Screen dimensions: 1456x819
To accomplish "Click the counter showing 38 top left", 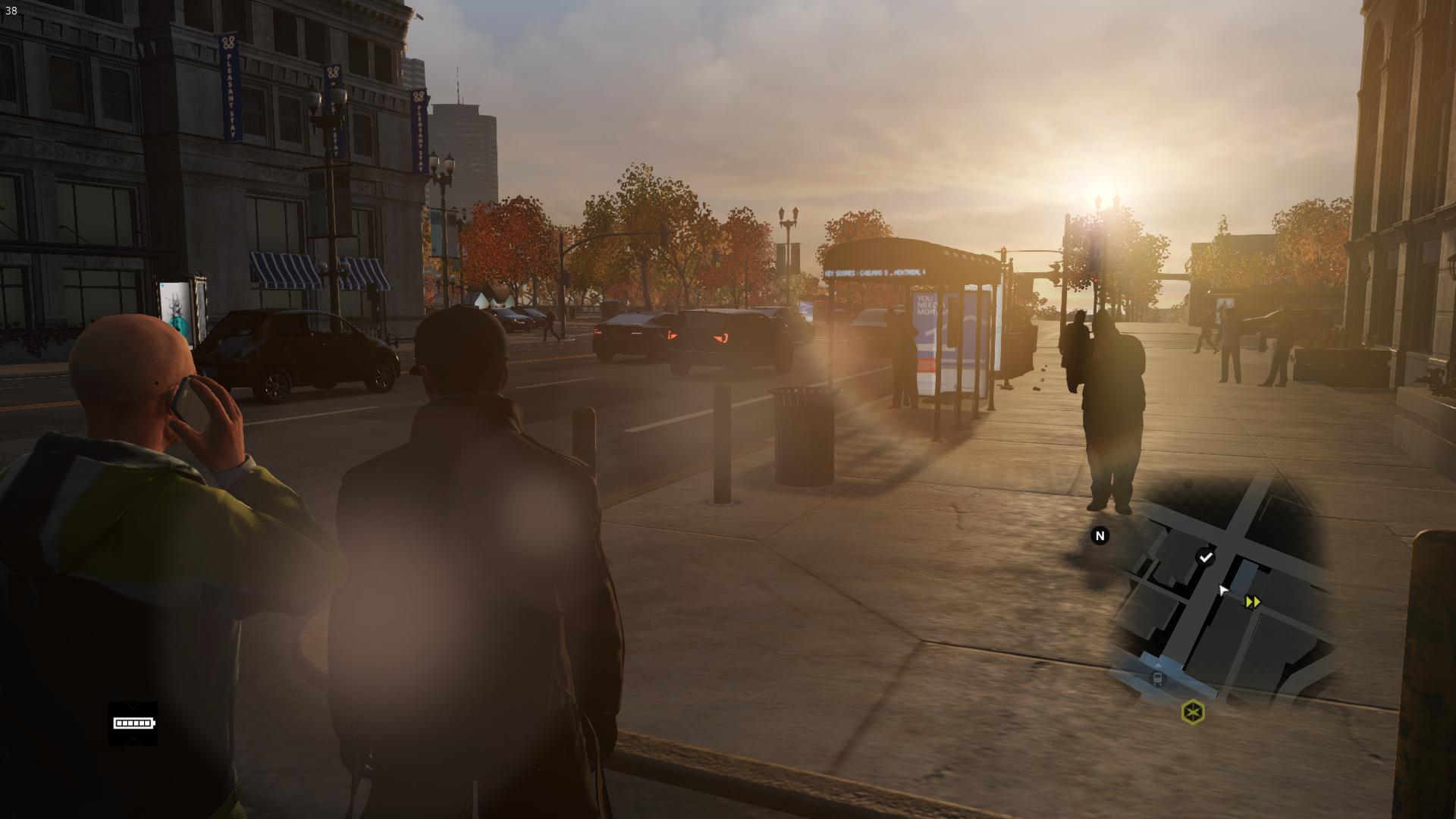I will 11,12.
